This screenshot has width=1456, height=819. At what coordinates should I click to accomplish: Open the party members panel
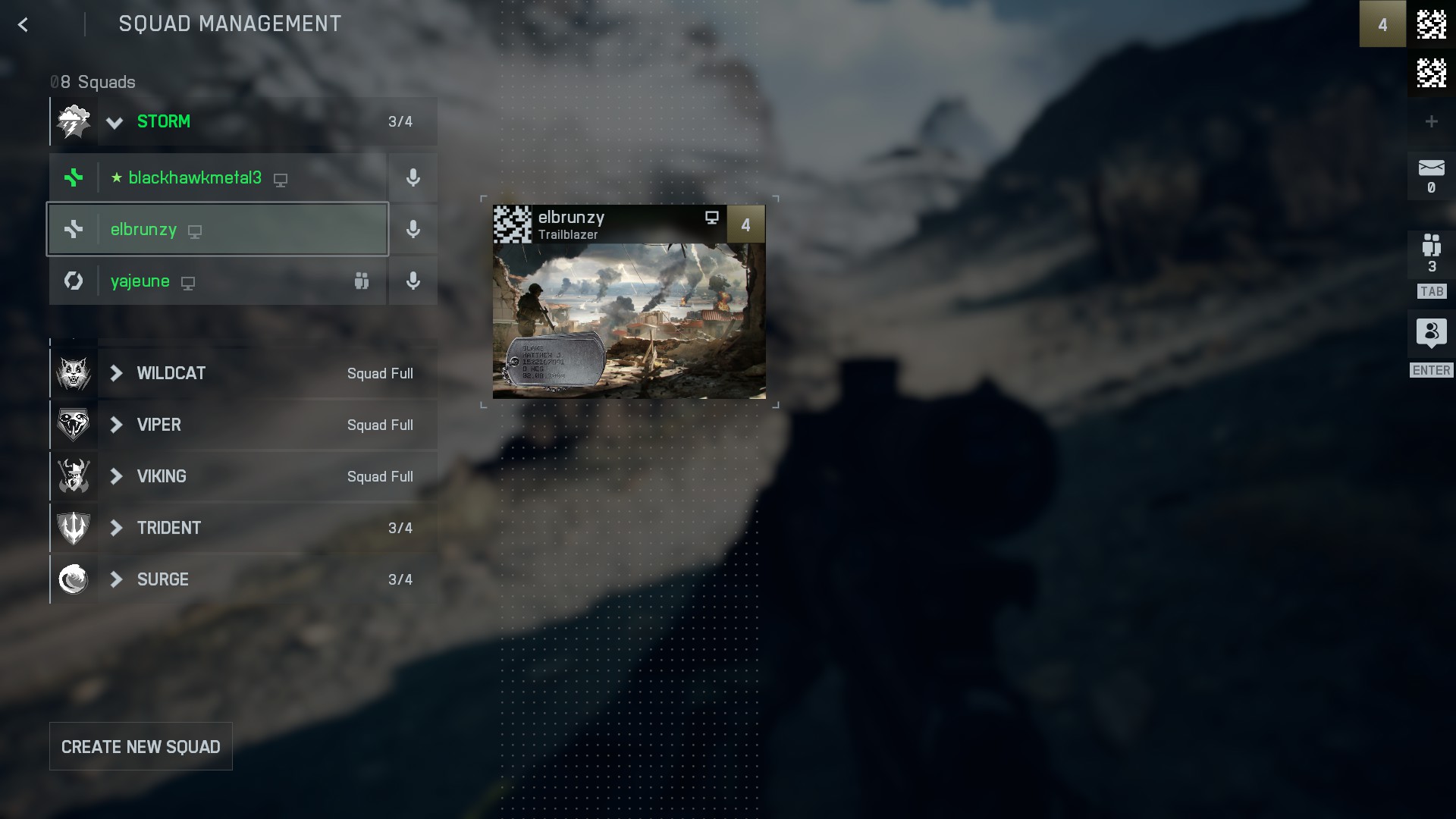[x=1431, y=254]
